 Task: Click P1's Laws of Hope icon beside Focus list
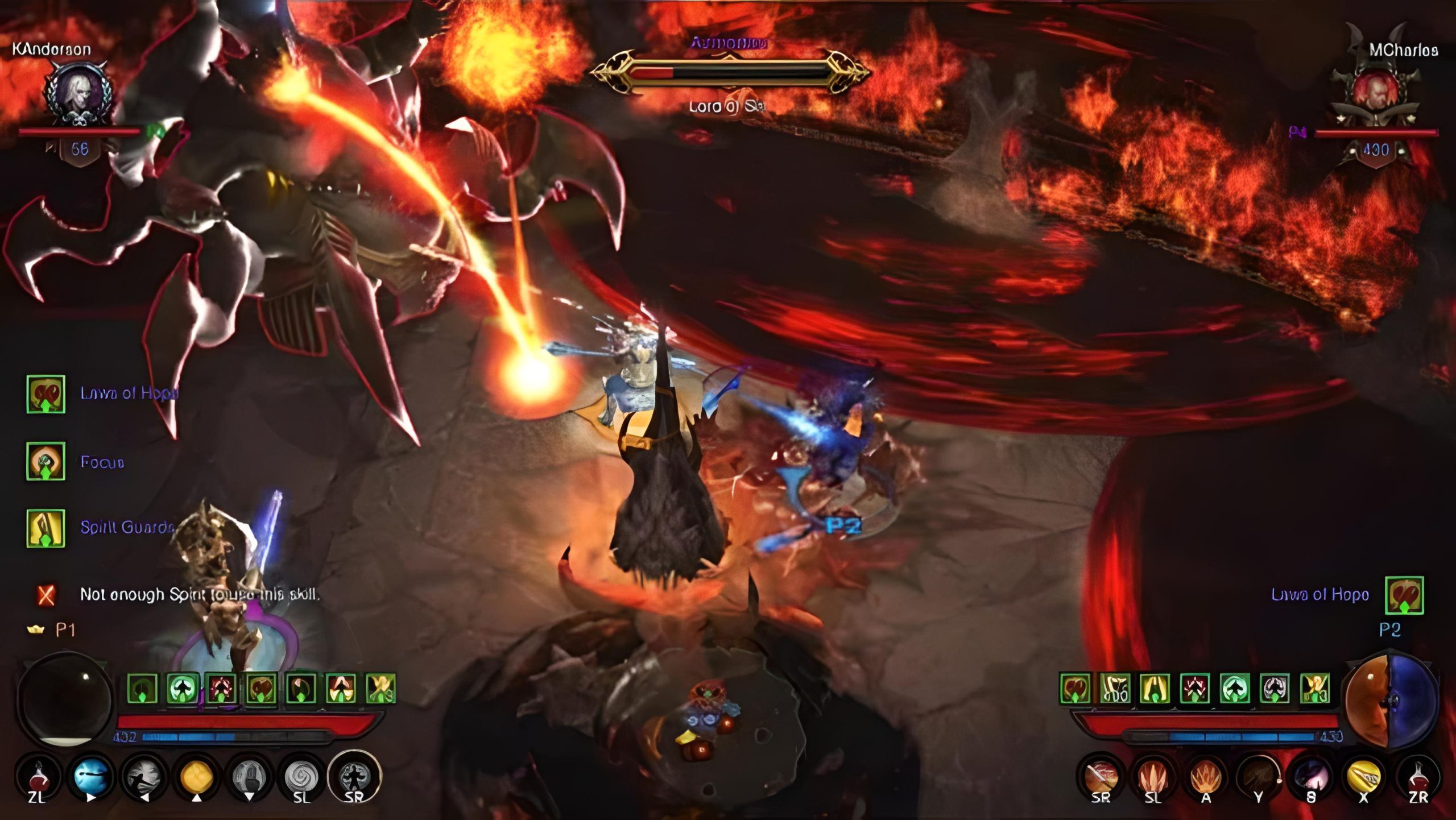click(45, 394)
